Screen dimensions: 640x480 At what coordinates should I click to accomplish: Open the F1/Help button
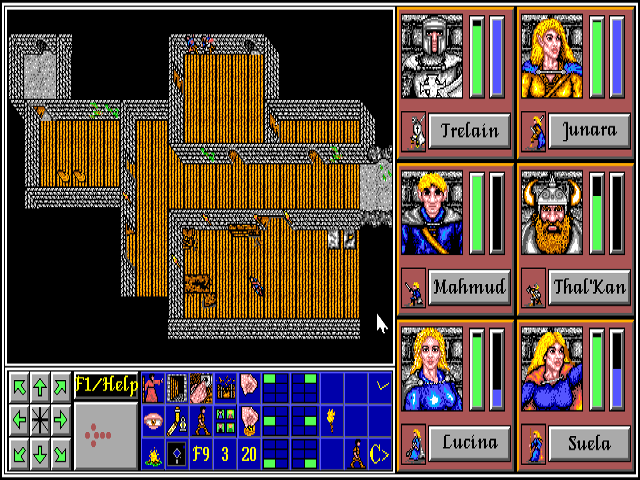coord(106,386)
